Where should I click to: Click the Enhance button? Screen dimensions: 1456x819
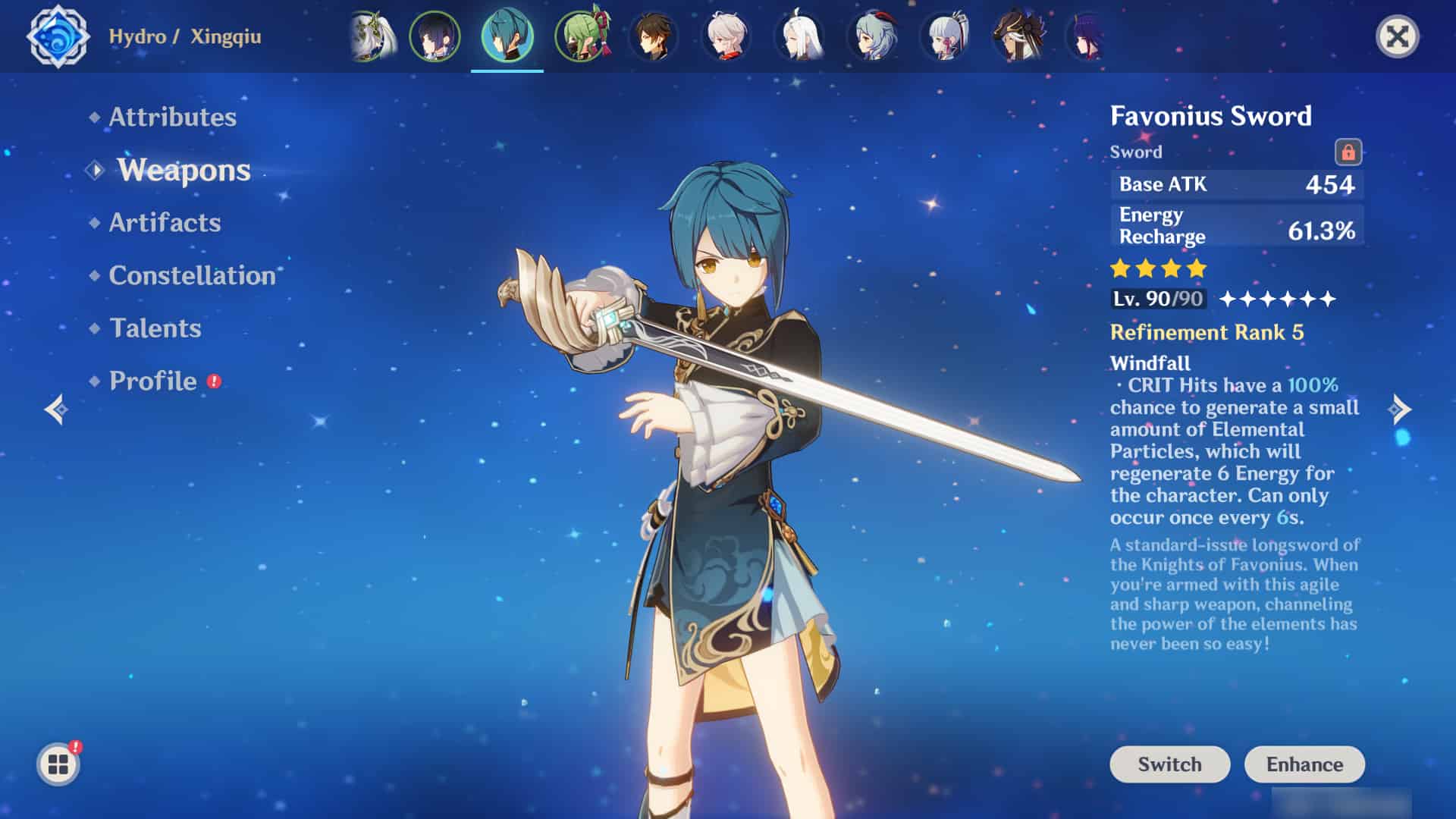pyautogui.click(x=1304, y=764)
